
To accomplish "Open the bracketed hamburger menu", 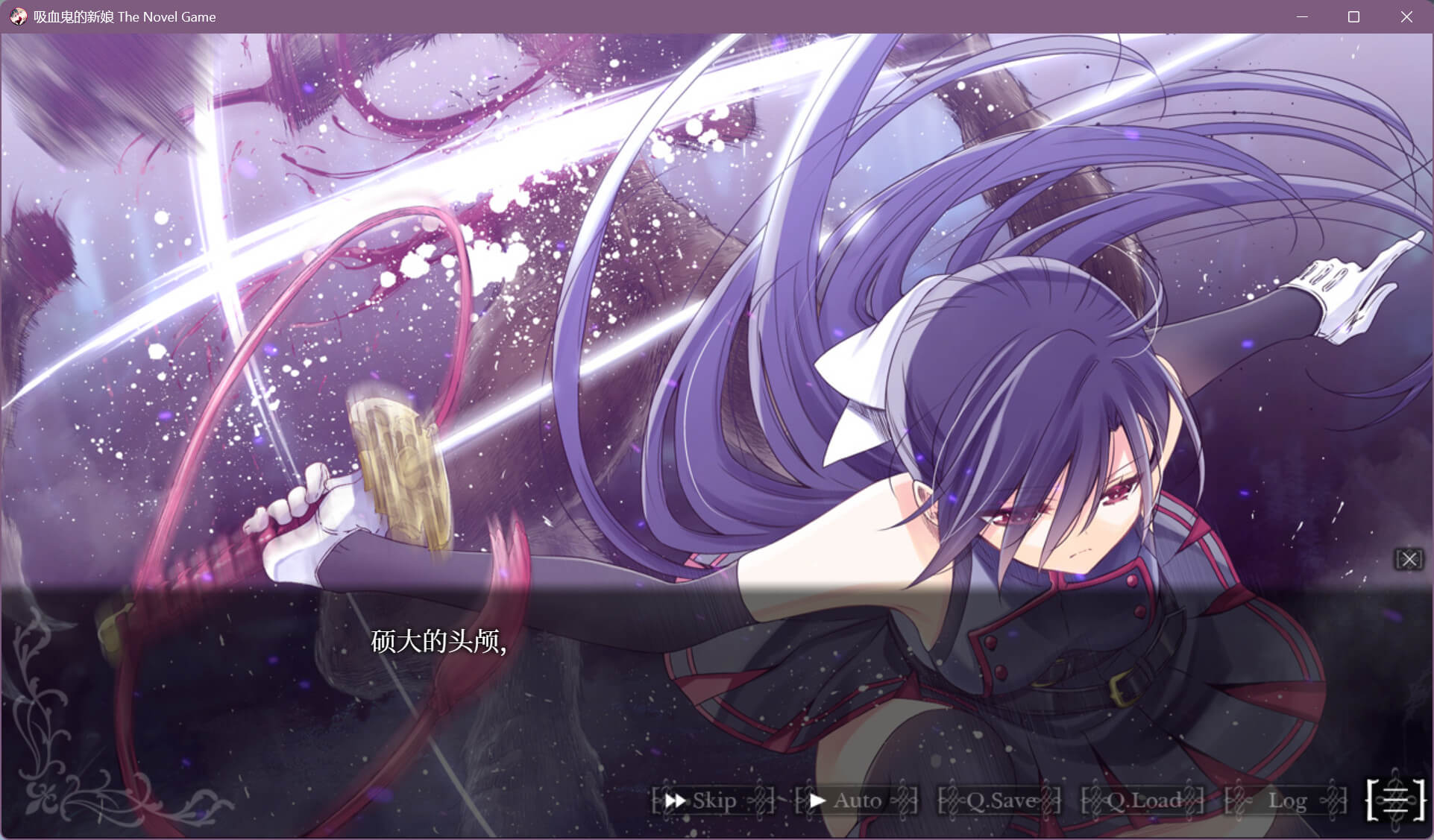I will (1396, 800).
